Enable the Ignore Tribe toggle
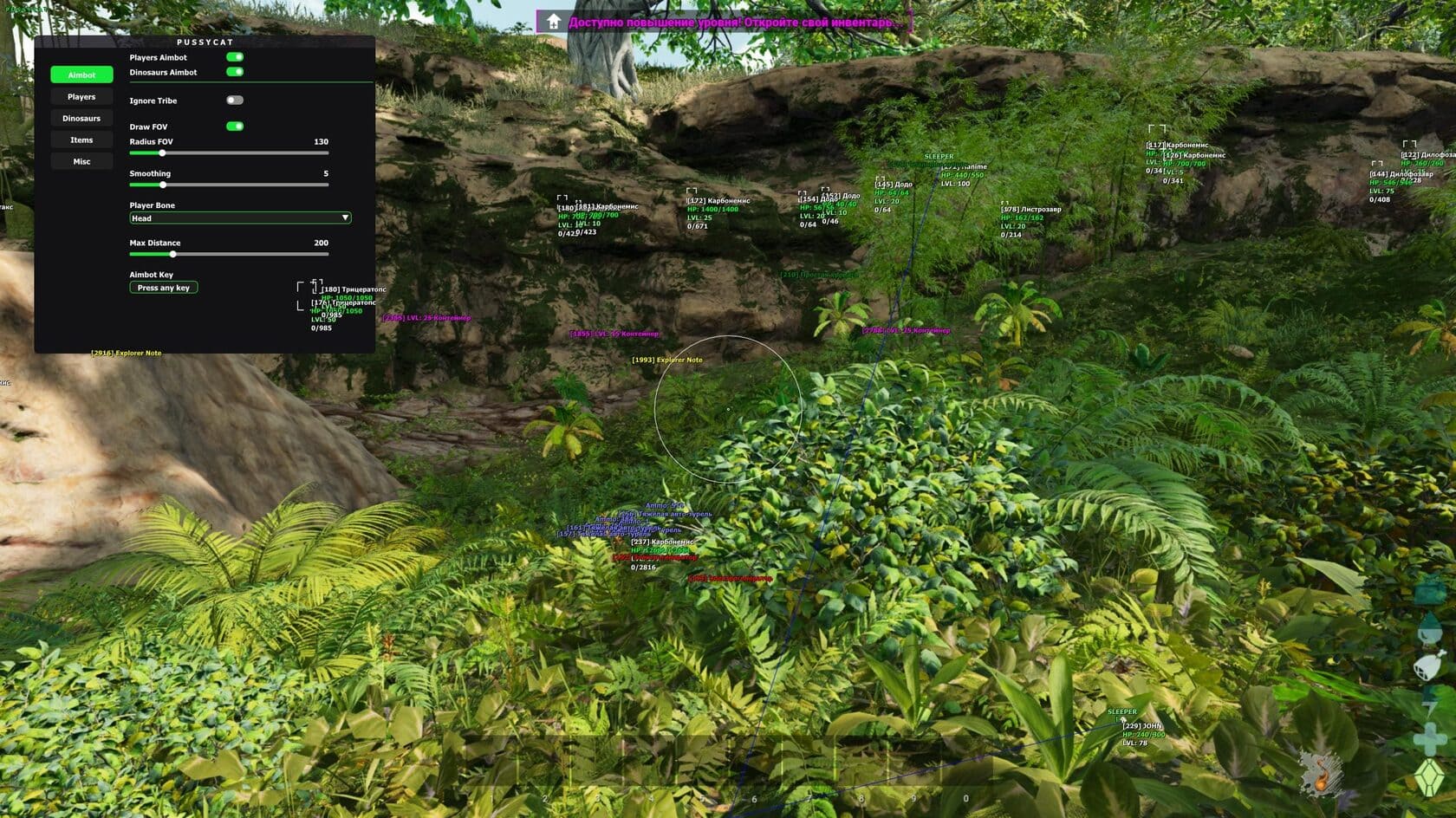 tap(235, 101)
